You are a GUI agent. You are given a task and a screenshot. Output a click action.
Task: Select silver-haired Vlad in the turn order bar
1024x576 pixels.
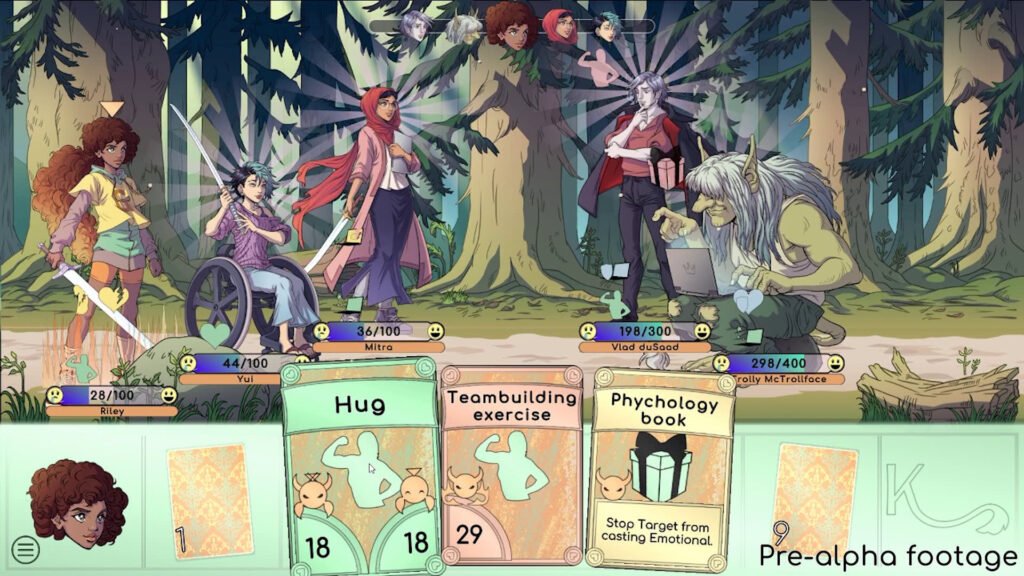pyautogui.click(x=415, y=26)
